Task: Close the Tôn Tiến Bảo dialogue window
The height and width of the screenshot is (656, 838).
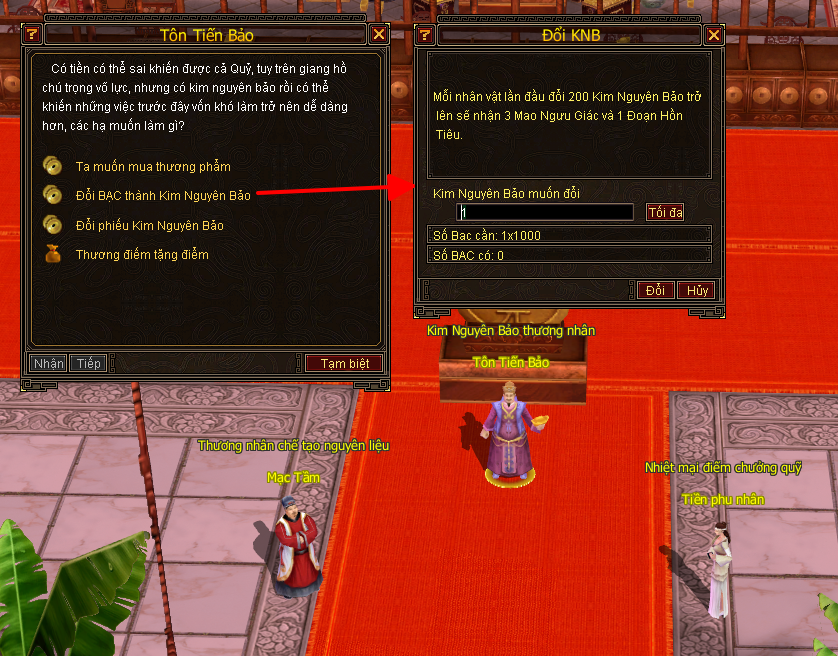Action: [378, 35]
